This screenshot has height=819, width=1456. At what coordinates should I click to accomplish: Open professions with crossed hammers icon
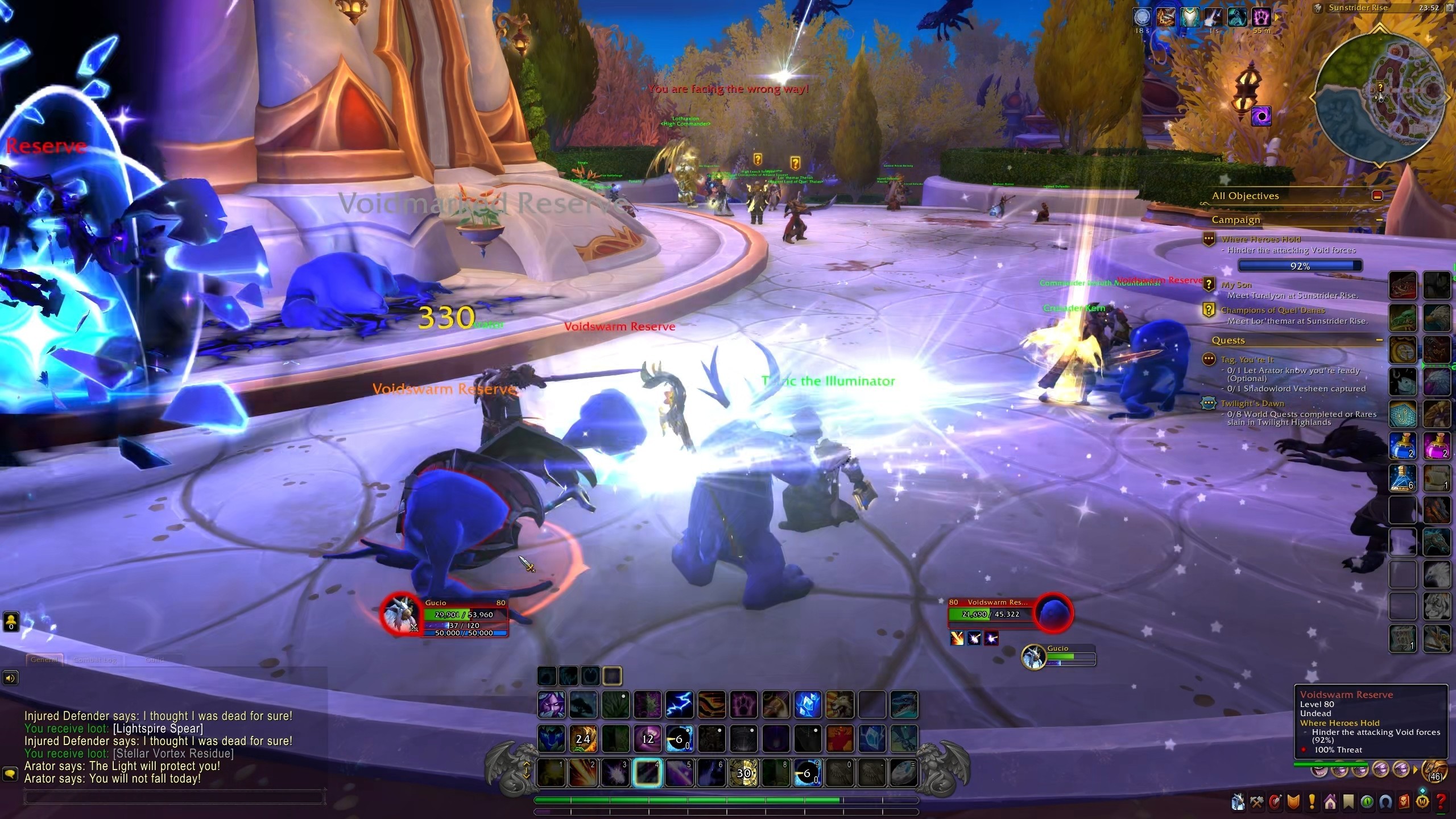1256,803
